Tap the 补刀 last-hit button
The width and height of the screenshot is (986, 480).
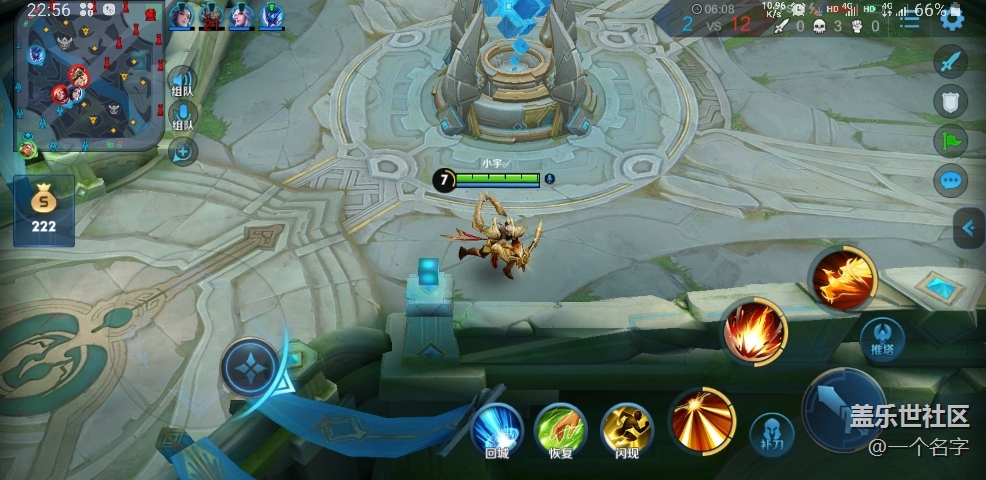pyautogui.click(x=772, y=431)
